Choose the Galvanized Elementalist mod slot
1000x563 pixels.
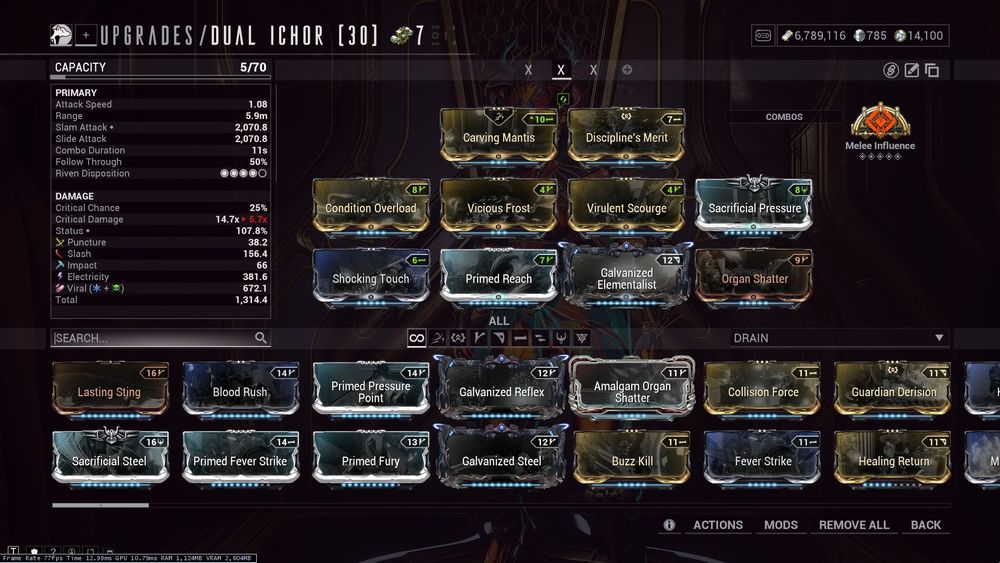[627, 277]
